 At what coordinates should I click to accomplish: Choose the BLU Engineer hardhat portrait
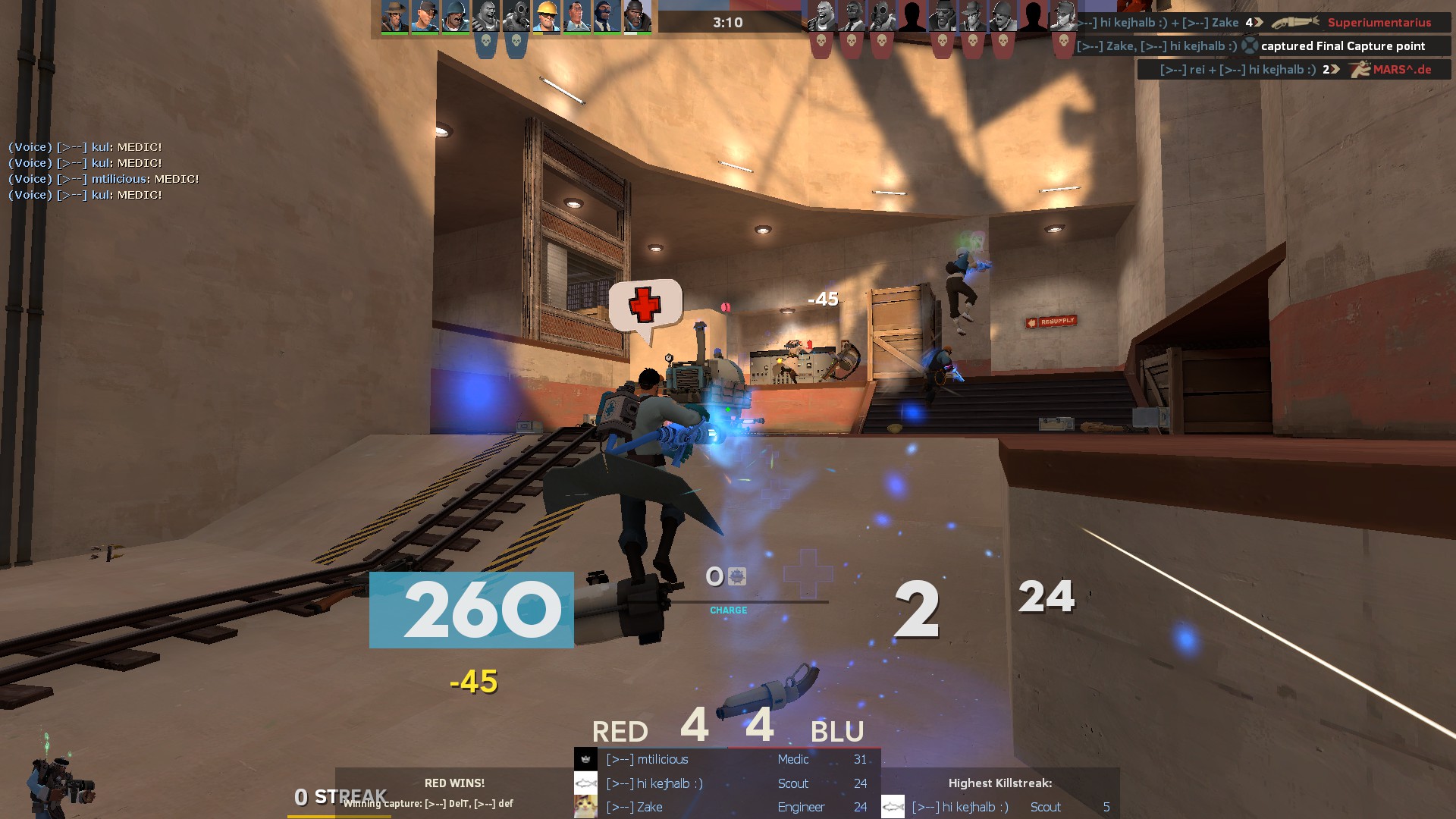(x=546, y=16)
